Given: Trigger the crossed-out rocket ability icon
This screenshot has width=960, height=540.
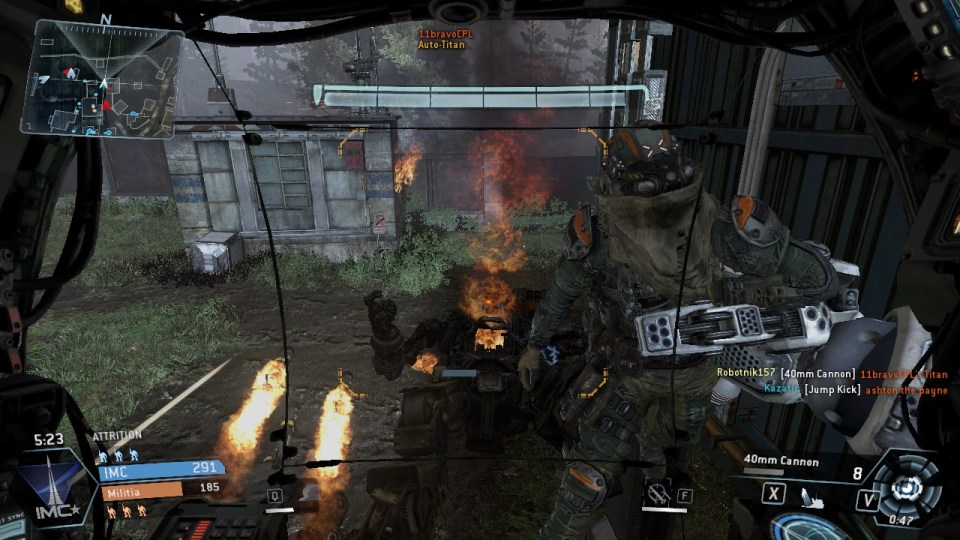Looking at the screenshot, I should click(x=657, y=492).
